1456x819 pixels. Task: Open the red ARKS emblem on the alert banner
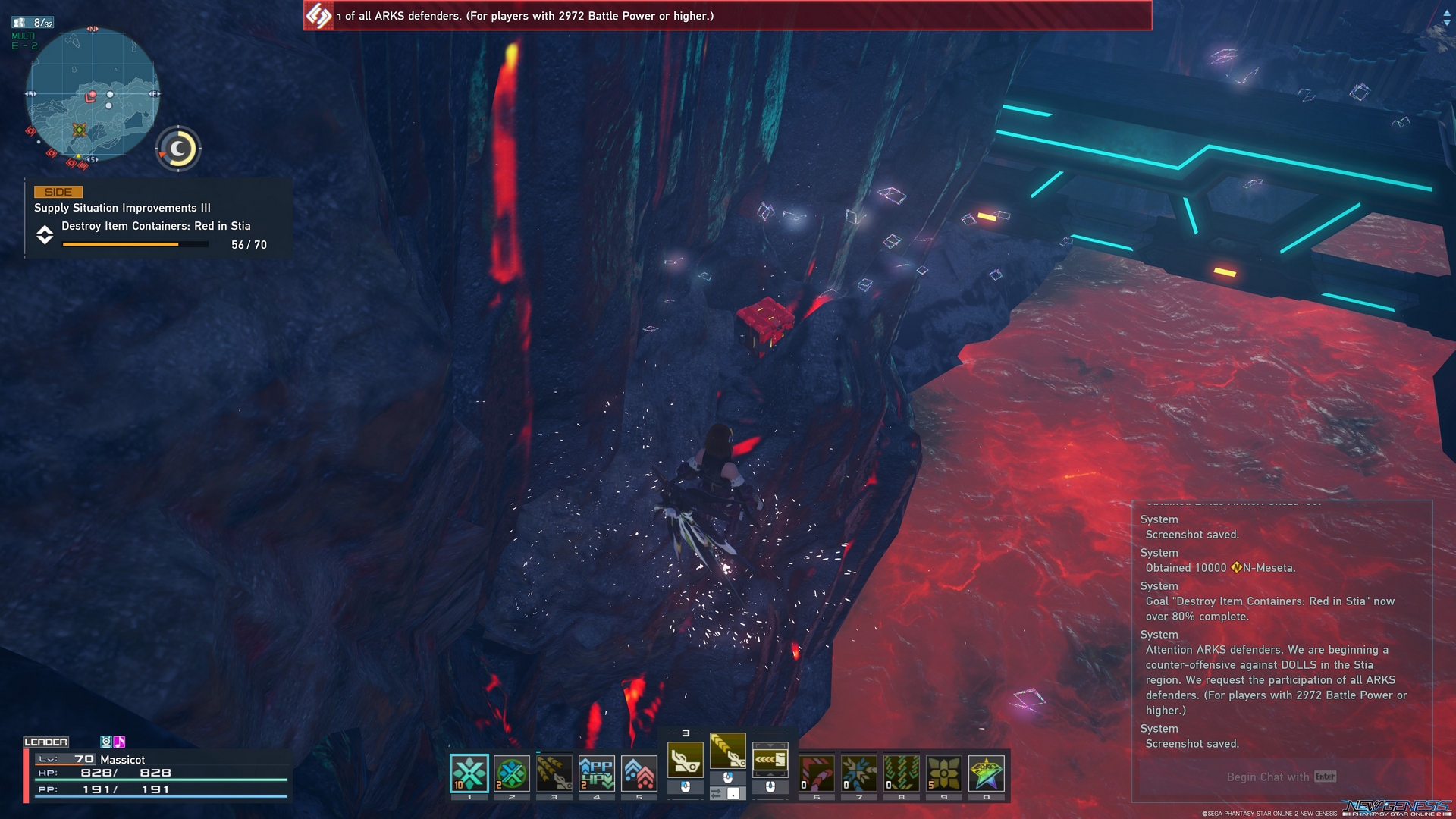[x=318, y=16]
